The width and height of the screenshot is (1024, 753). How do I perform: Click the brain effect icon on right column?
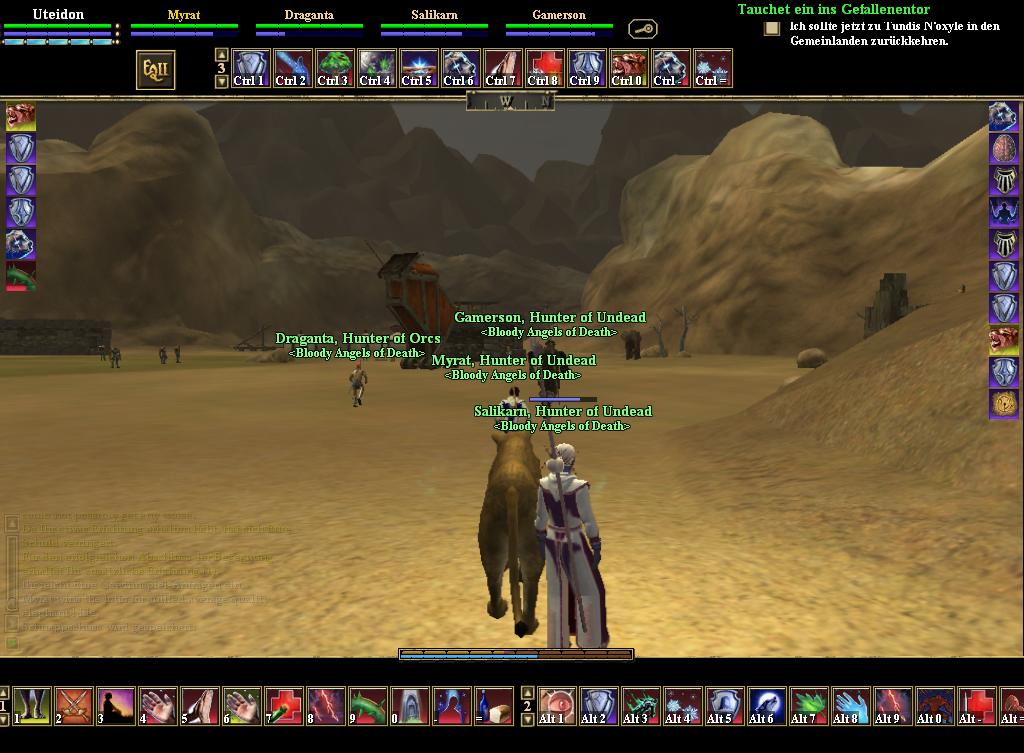click(x=1003, y=148)
